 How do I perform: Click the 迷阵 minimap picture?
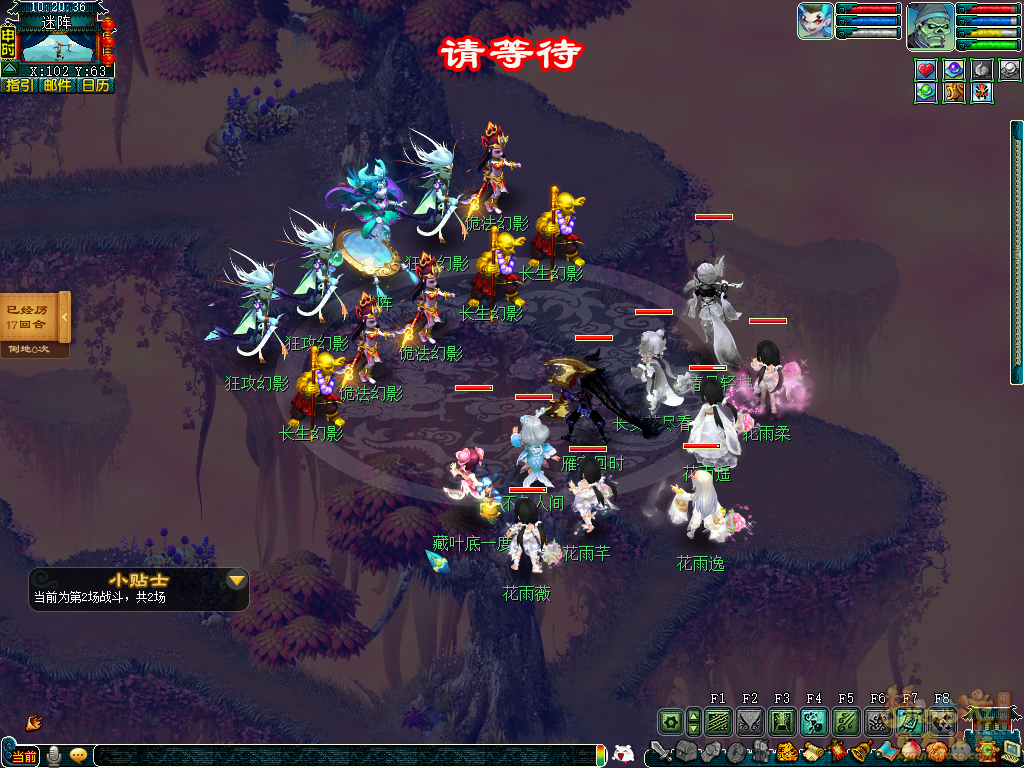[59, 45]
